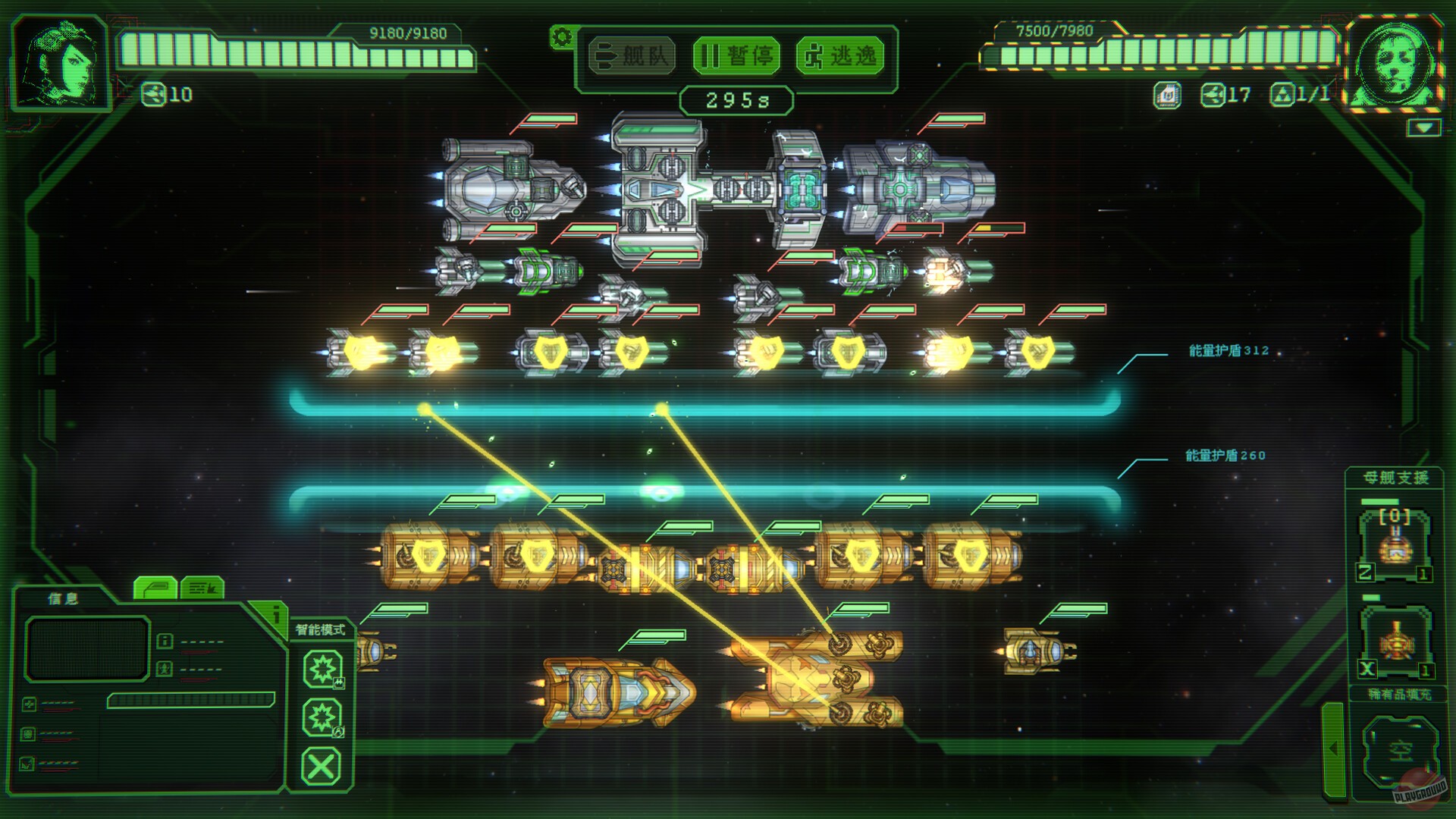Image resolution: width=1456 pixels, height=819 pixels.
Task: Click the player health bar showing 9180/9180
Action: pos(296,51)
